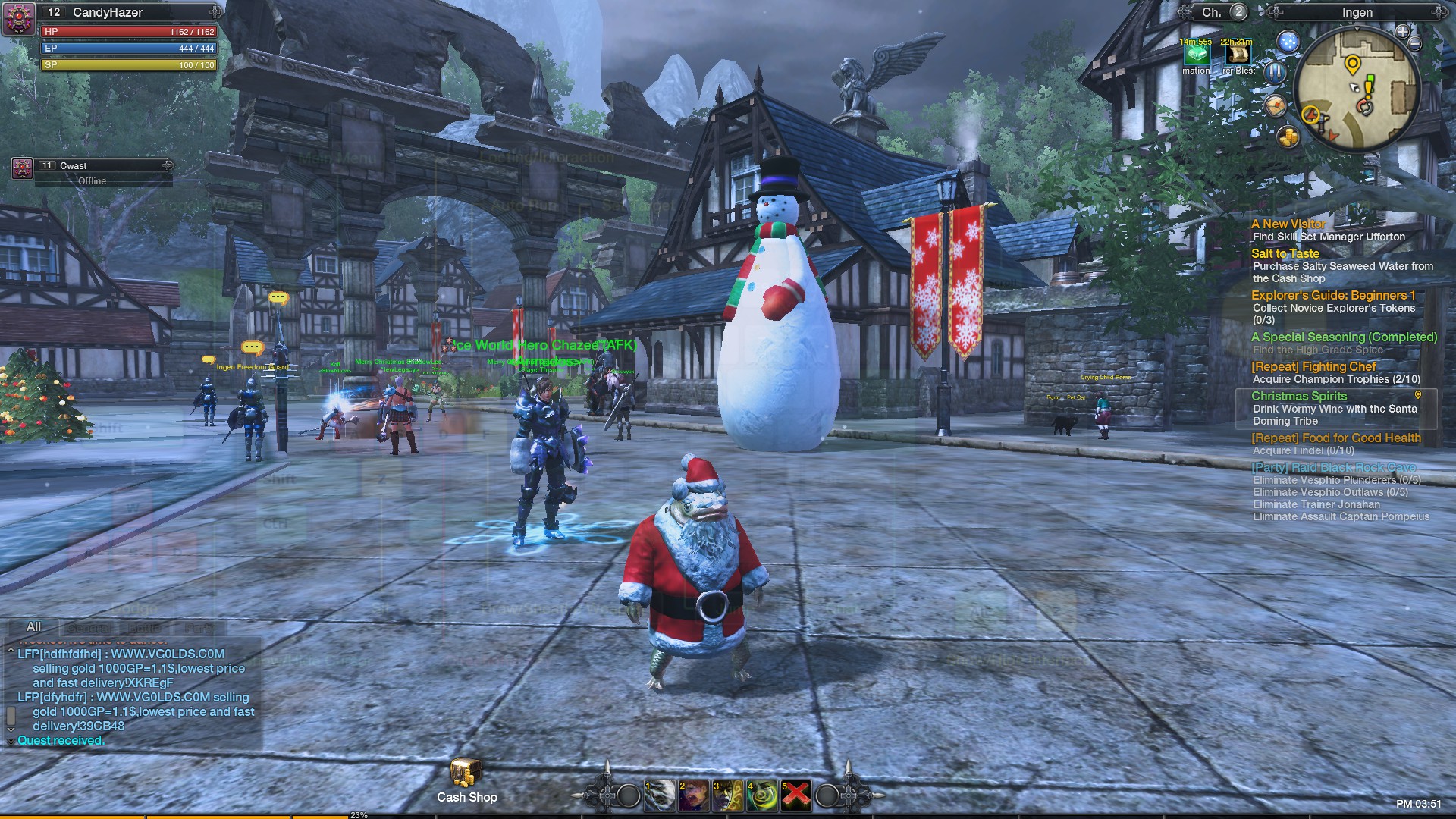Zoom out the minimap with the minus button
The image size is (1456, 819).
tap(1414, 43)
